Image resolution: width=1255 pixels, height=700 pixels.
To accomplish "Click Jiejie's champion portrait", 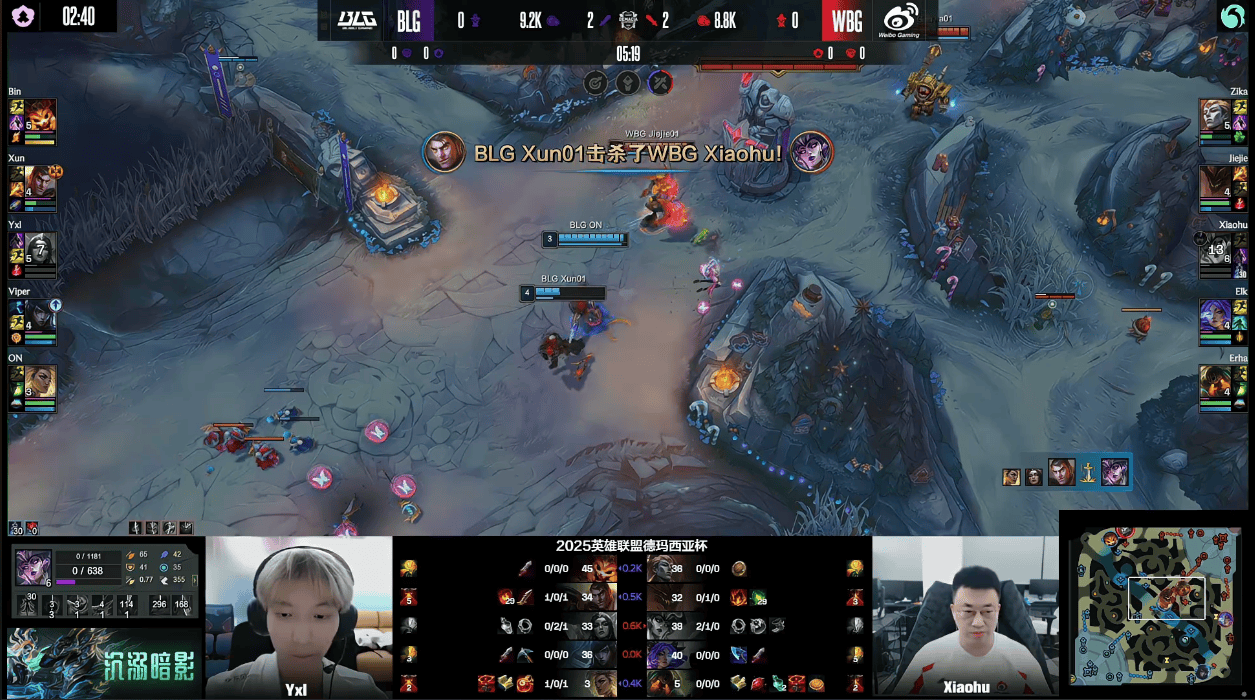I will [x=1215, y=181].
